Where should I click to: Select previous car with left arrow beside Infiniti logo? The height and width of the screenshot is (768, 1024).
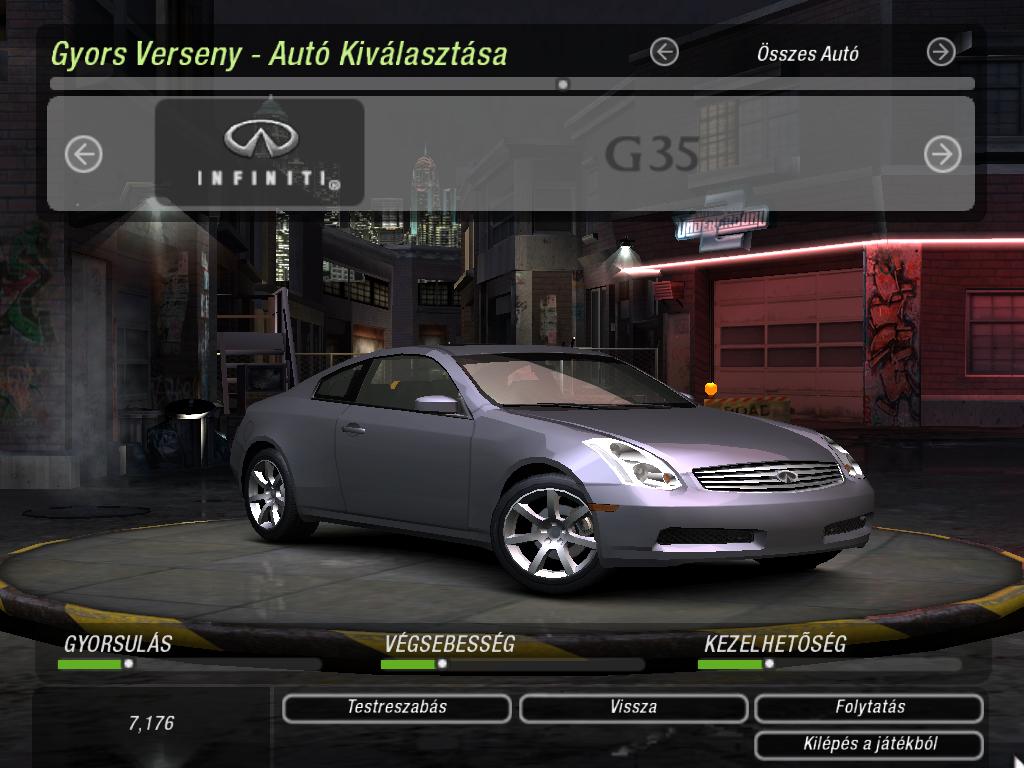[x=84, y=154]
